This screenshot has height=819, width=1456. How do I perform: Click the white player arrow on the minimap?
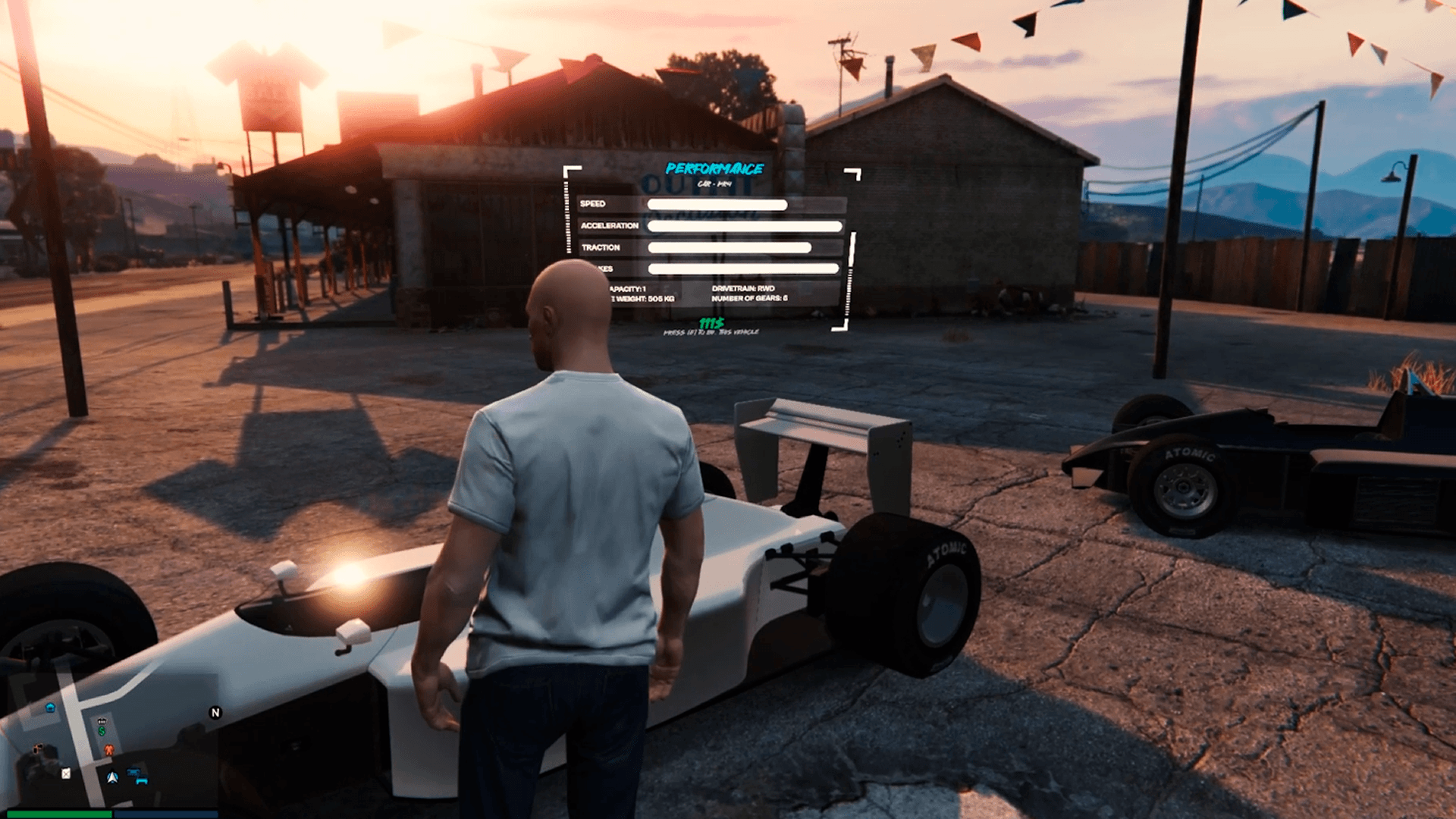(112, 777)
